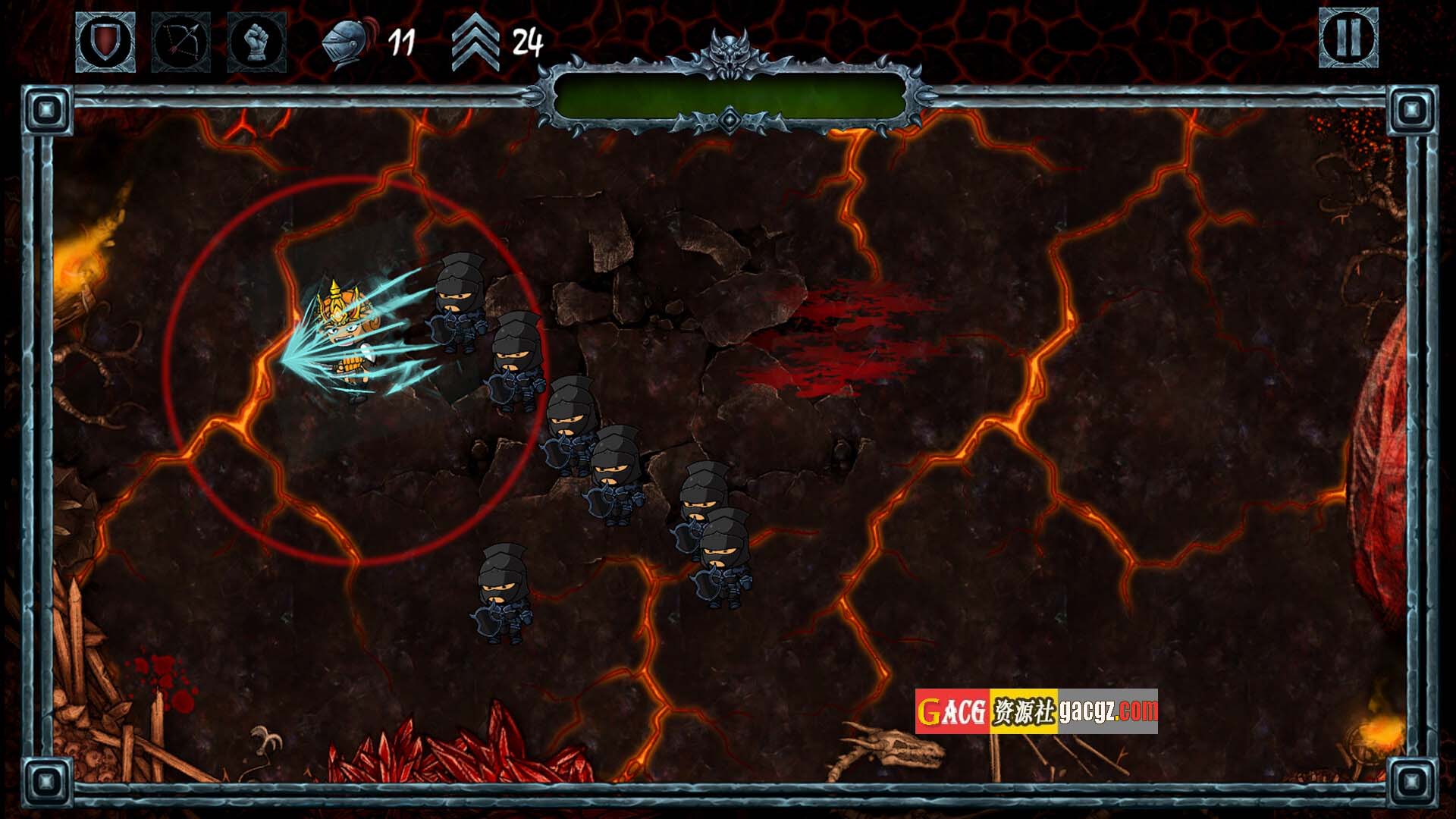
Task: Activate the red shield ability
Action: pyautogui.click(x=105, y=42)
